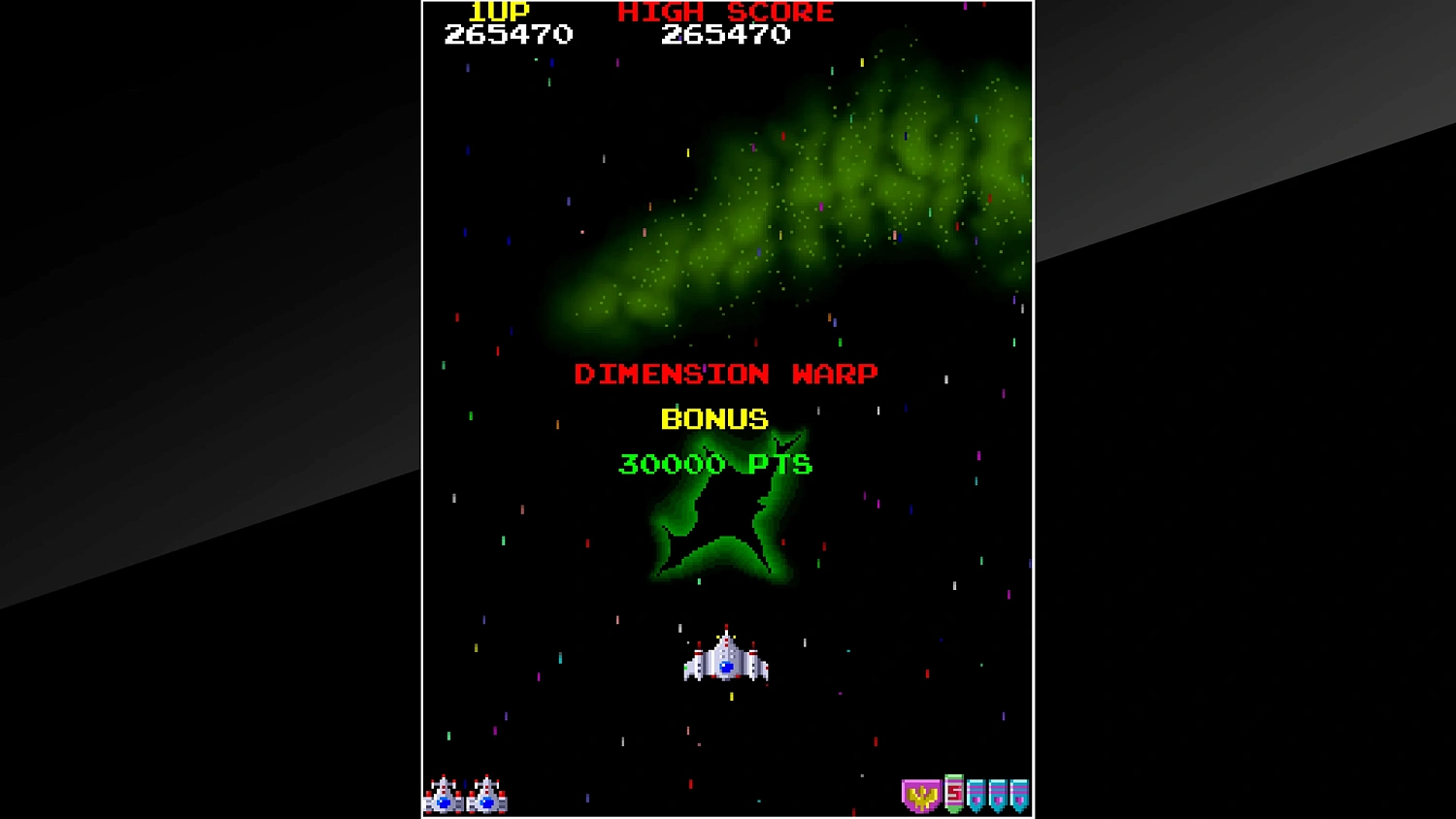Screen dimensions: 1456x819
Task: Click the yellow BONUS label
Action: tap(712, 419)
